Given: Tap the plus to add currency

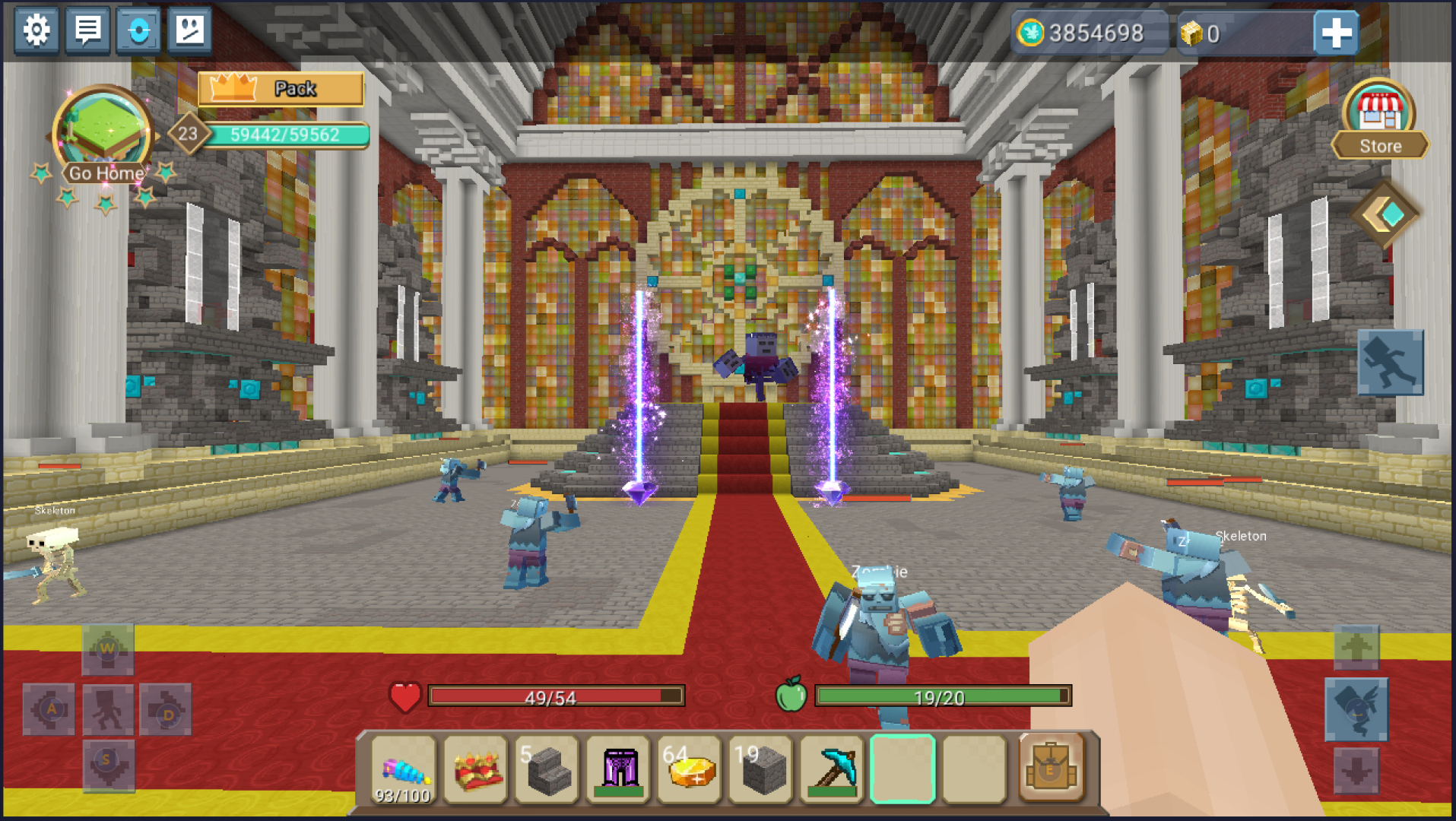Looking at the screenshot, I should pos(1336,32).
